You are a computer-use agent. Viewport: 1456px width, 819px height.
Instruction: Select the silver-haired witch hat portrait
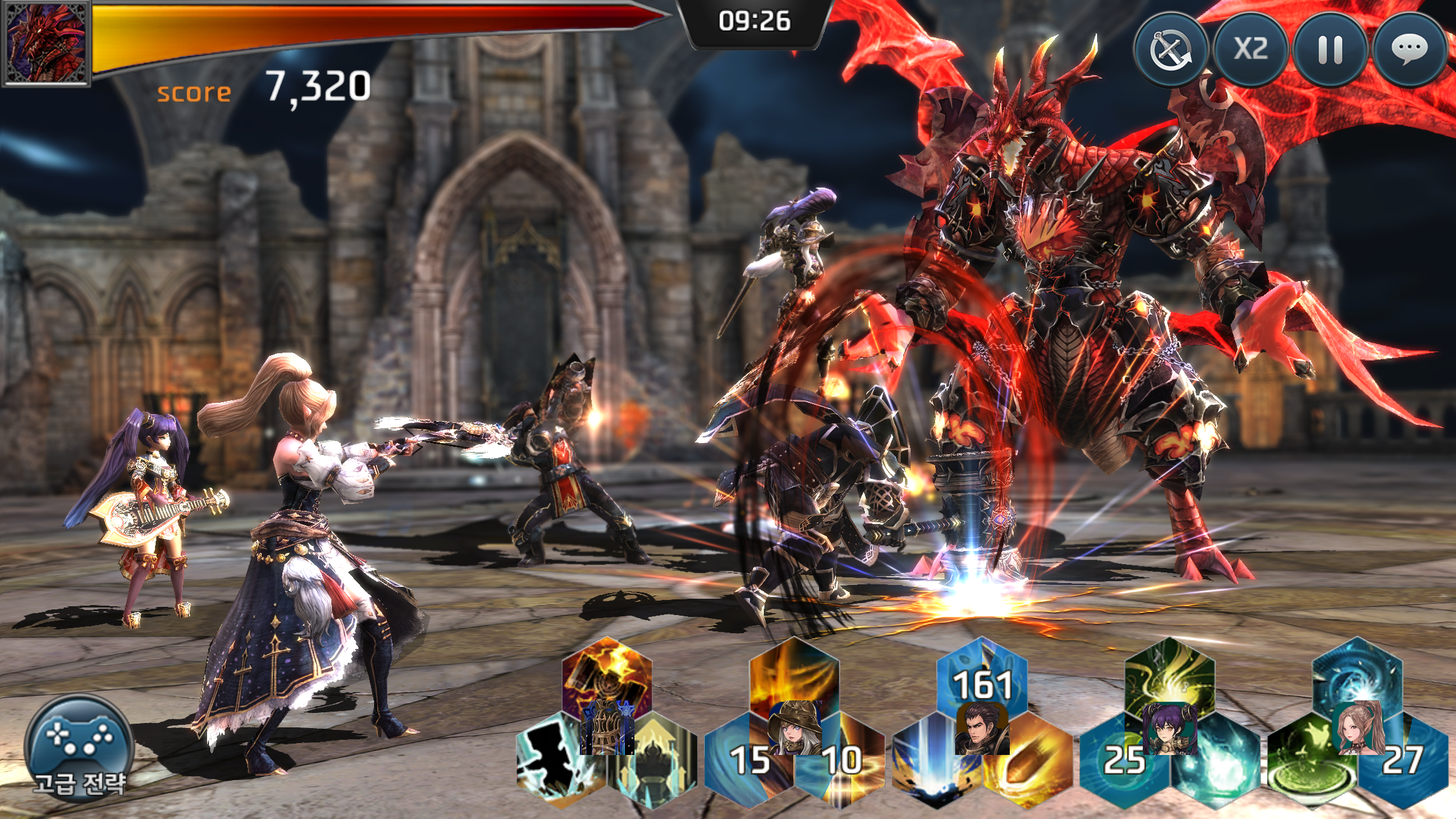[x=795, y=728]
